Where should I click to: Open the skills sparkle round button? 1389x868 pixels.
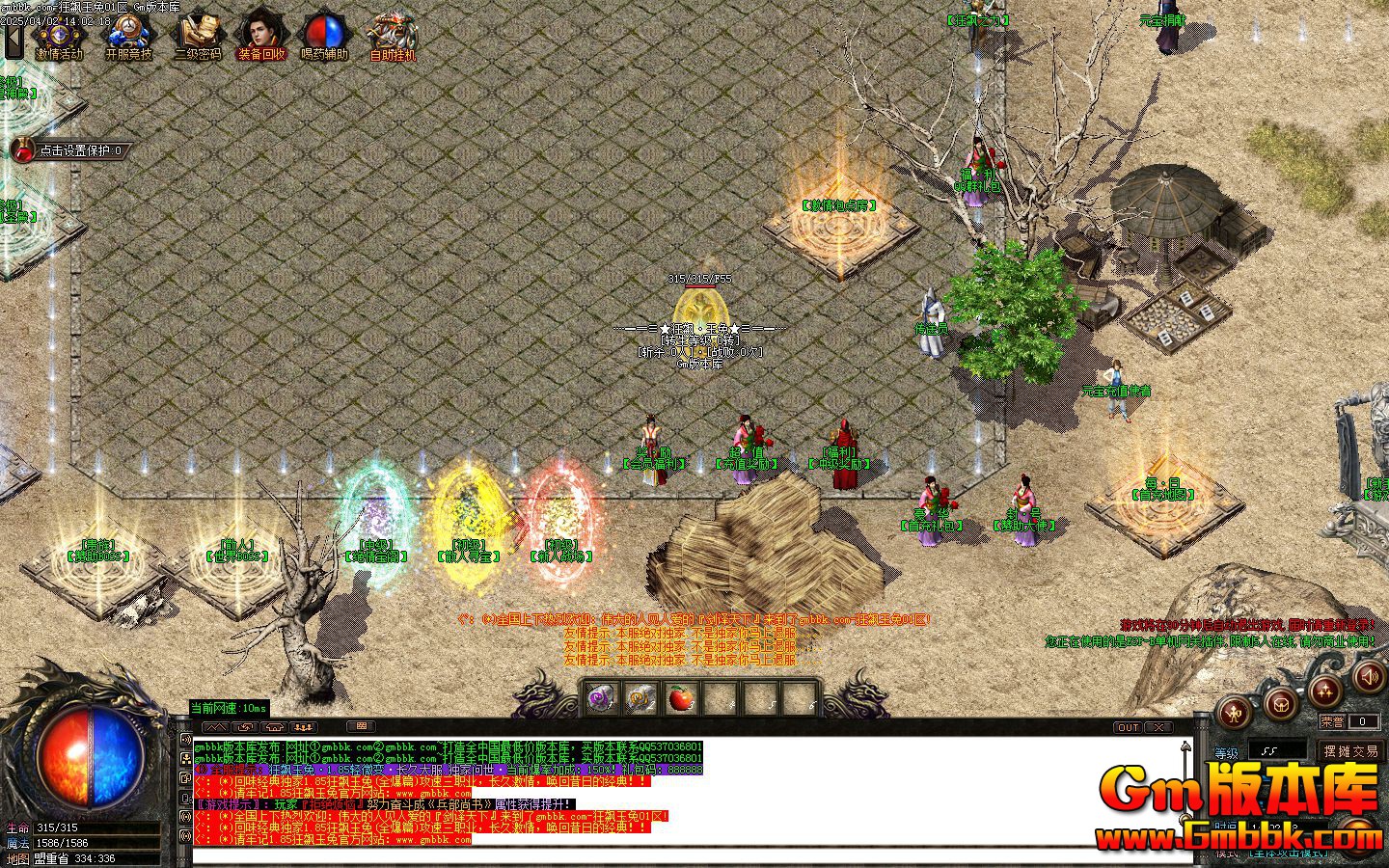click(1325, 691)
